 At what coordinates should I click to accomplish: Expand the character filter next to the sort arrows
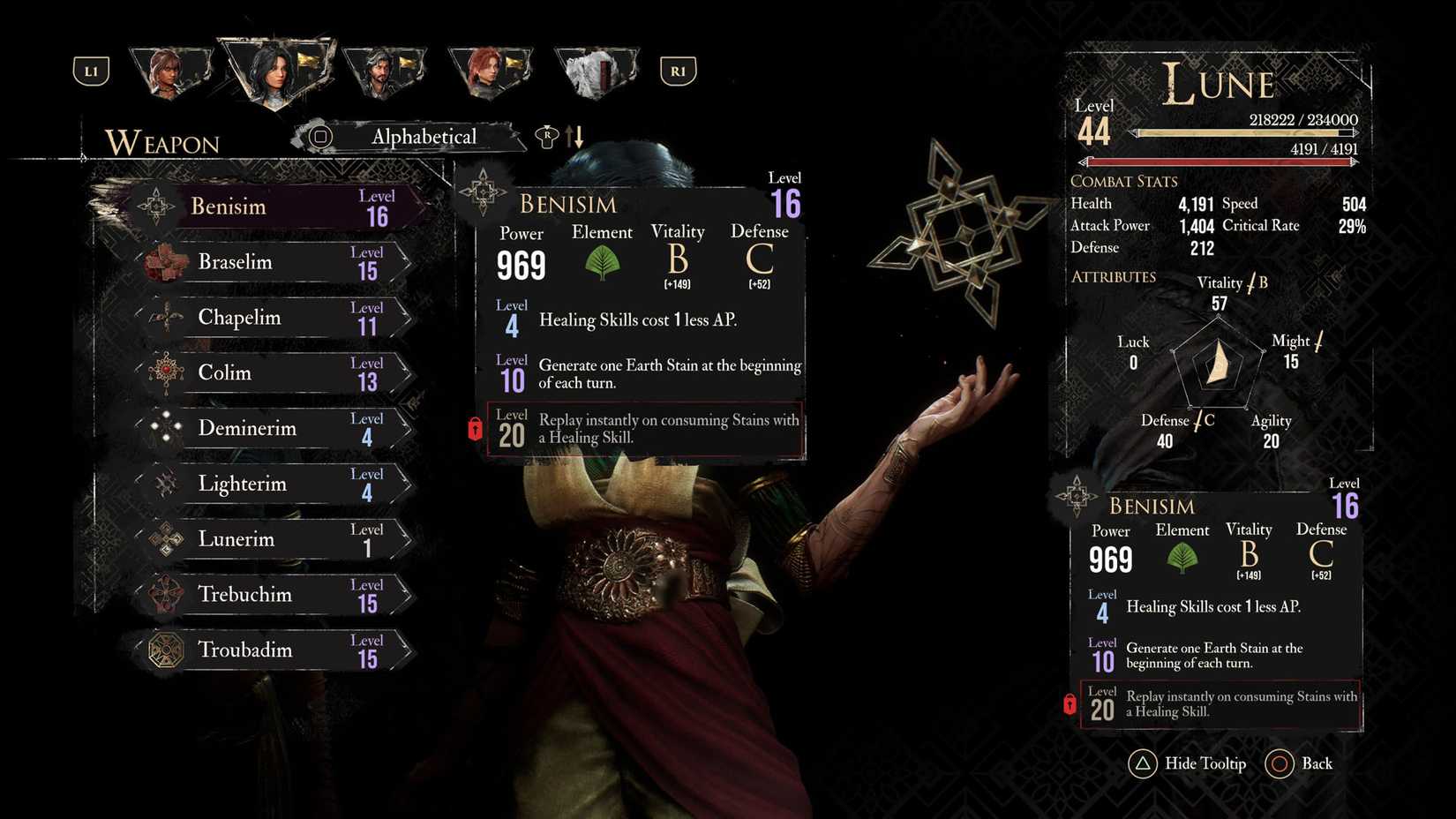547,137
